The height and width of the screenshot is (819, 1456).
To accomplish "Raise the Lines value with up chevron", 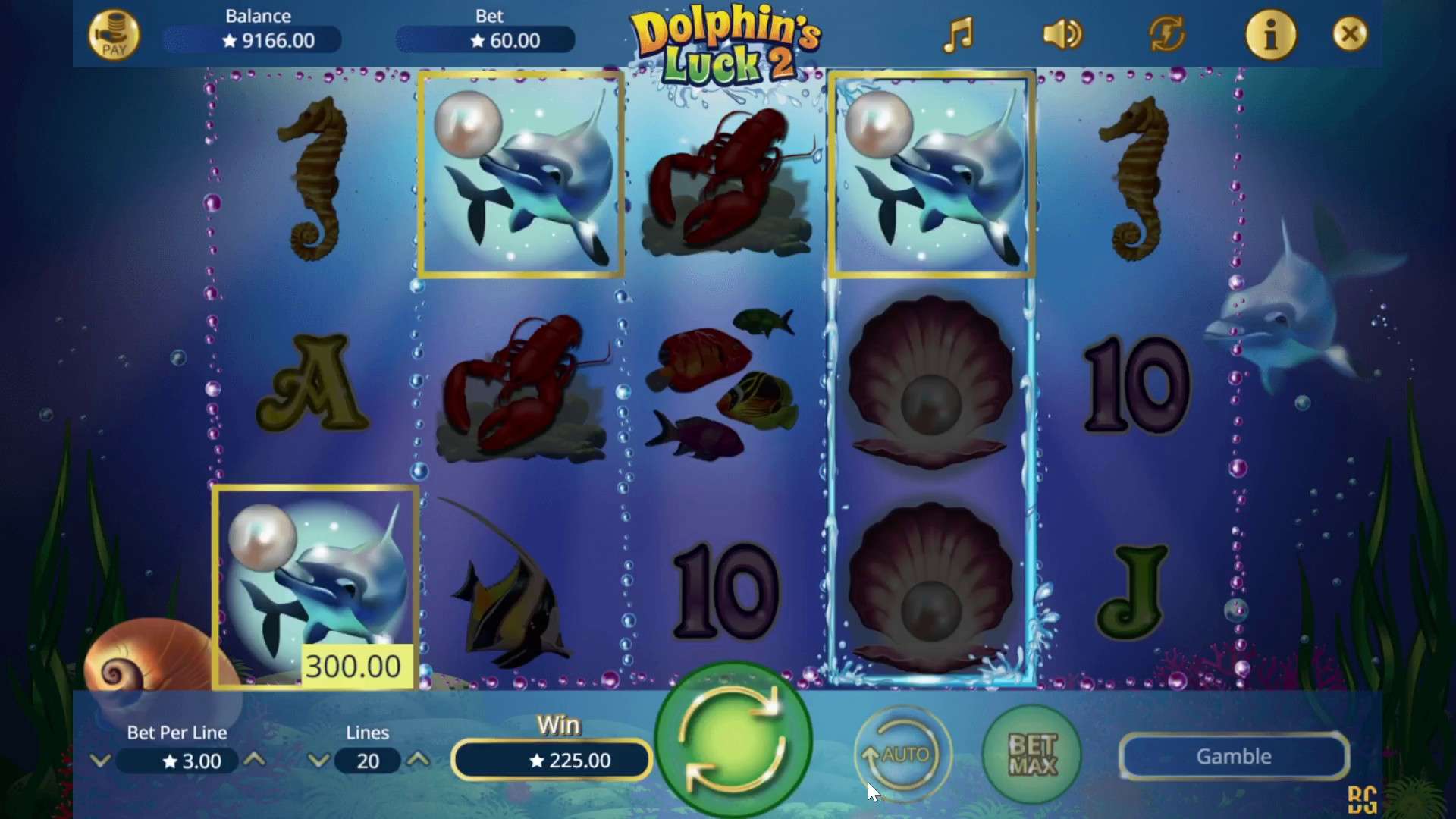I will pyautogui.click(x=419, y=761).
